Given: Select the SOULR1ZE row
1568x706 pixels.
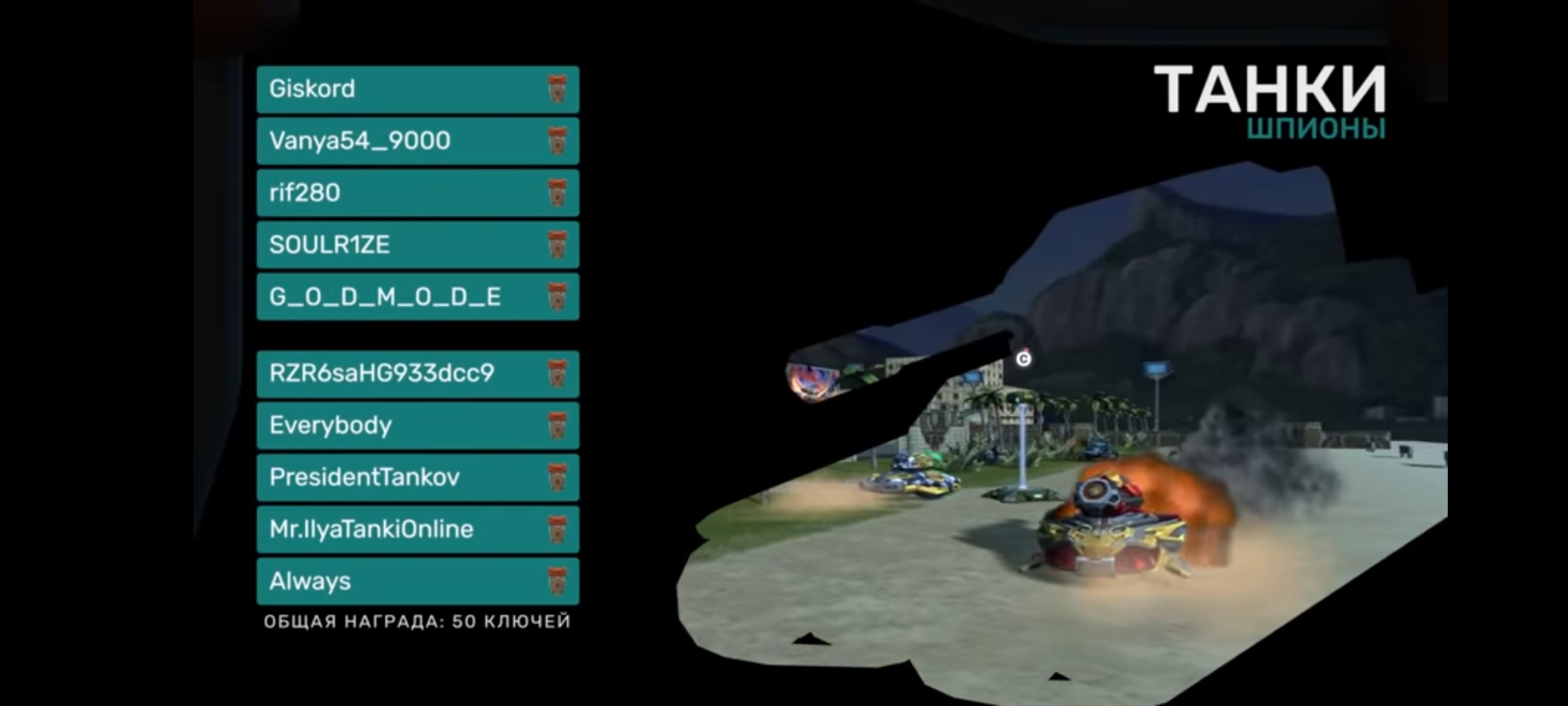Looking at the screenshot, I should [x=417, y=245].
